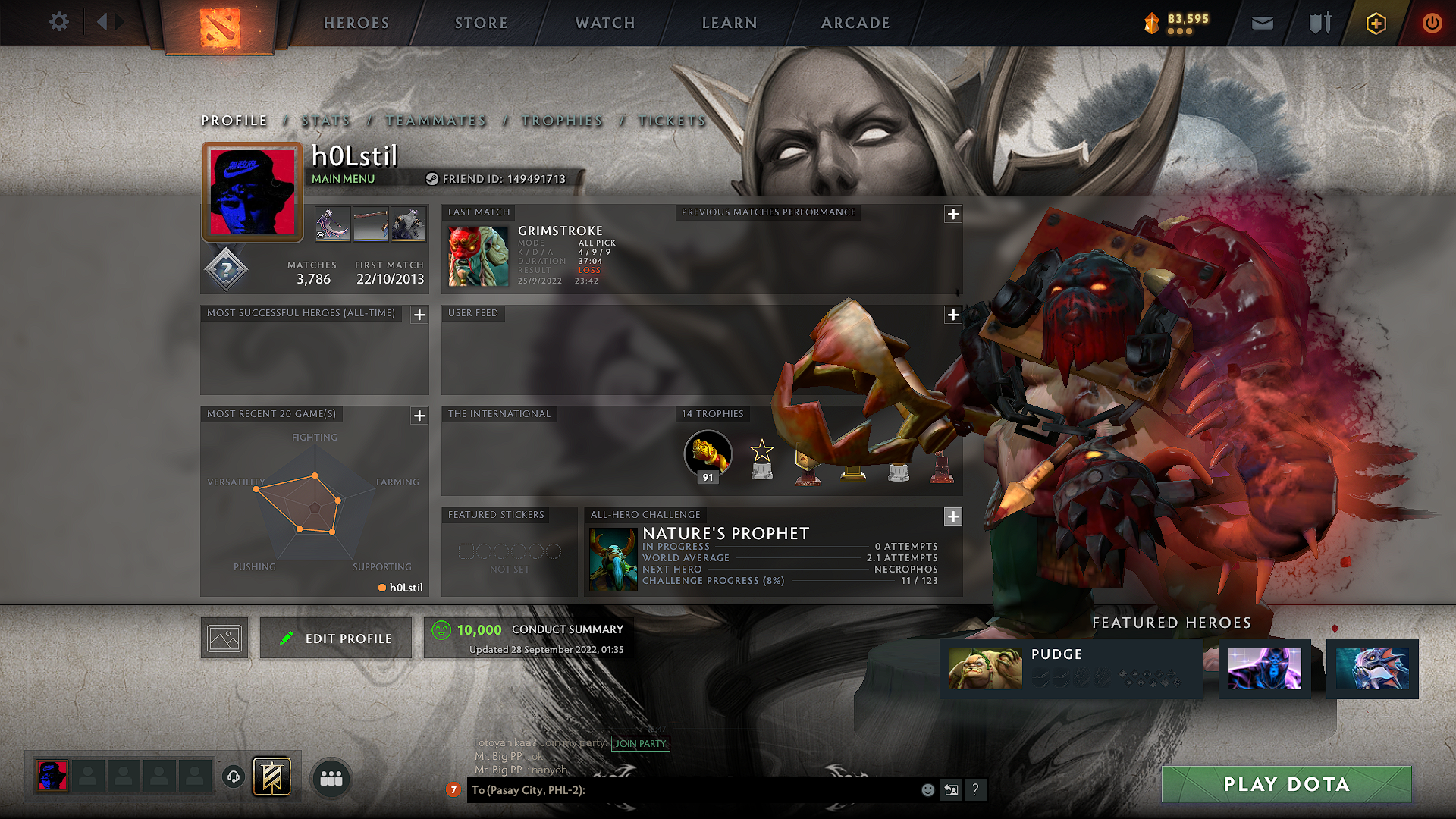Open the Tickets profile tab
This screenshot has width=1456, height=819.
[x=672, y=121]
